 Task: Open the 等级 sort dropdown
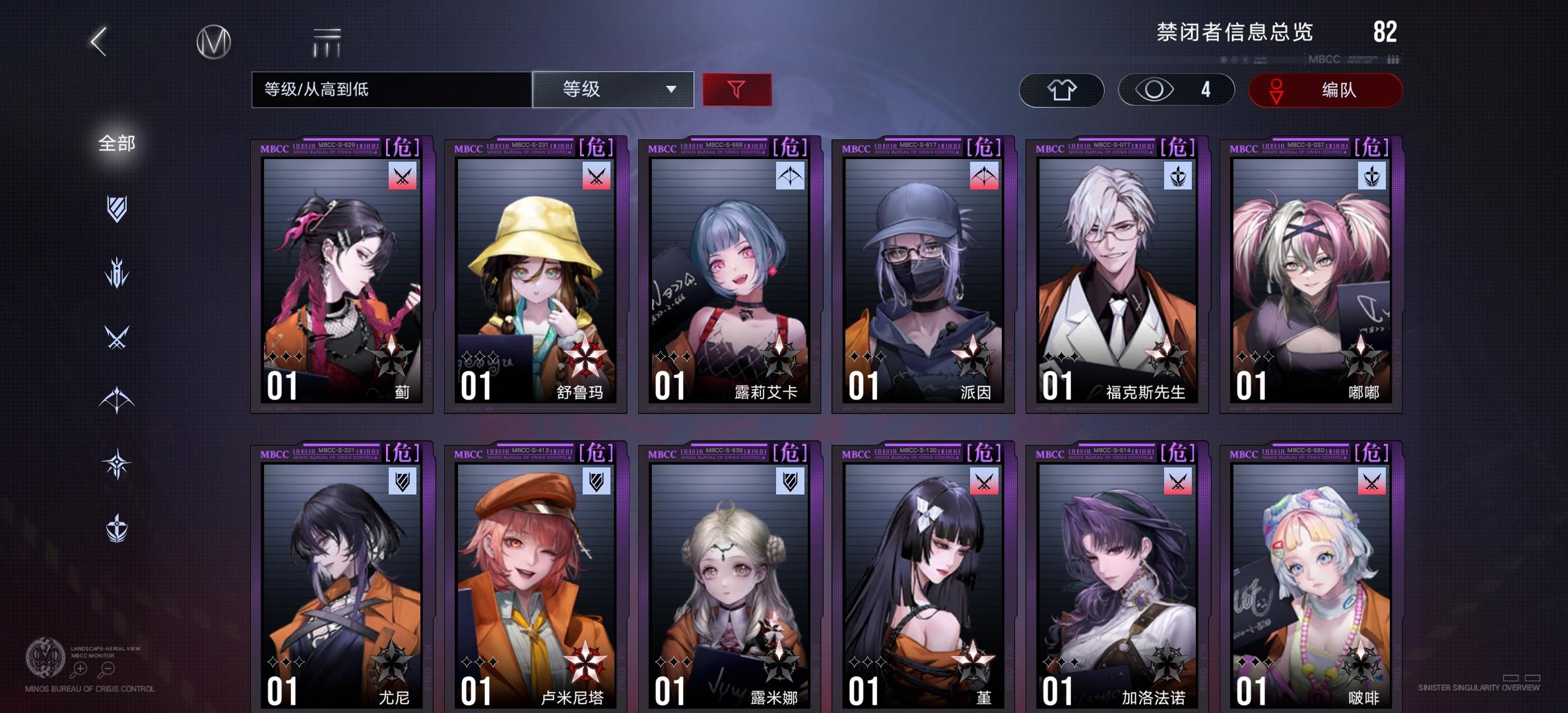pos(613,90)
